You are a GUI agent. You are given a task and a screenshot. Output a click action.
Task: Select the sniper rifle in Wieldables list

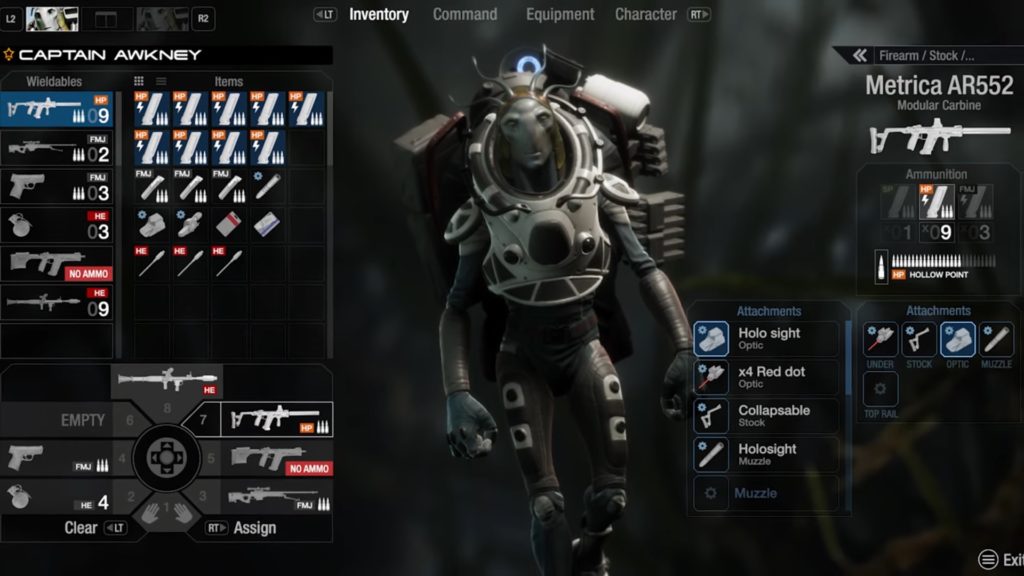point(57,150)
